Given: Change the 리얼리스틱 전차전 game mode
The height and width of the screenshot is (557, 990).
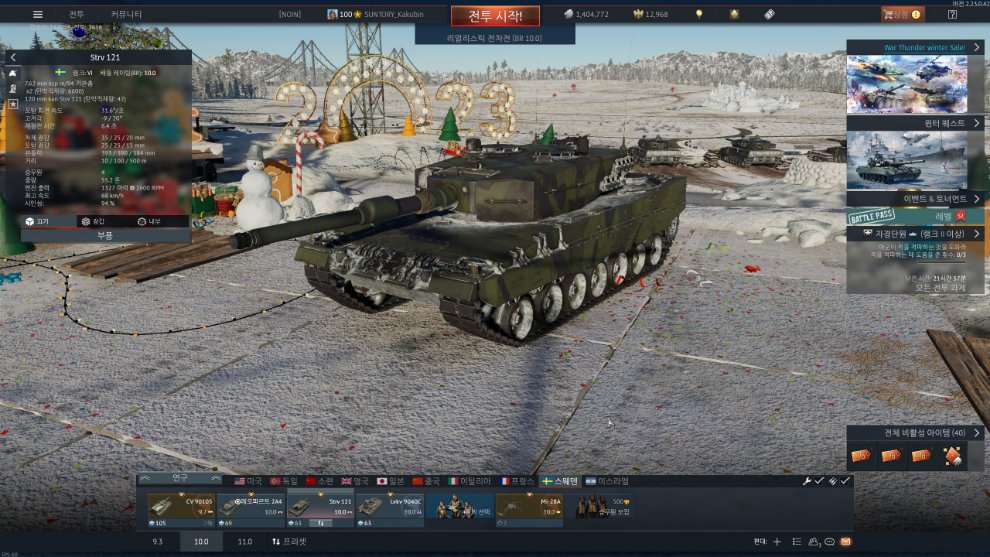Looking at the screenshot, I should coord(494,37).
